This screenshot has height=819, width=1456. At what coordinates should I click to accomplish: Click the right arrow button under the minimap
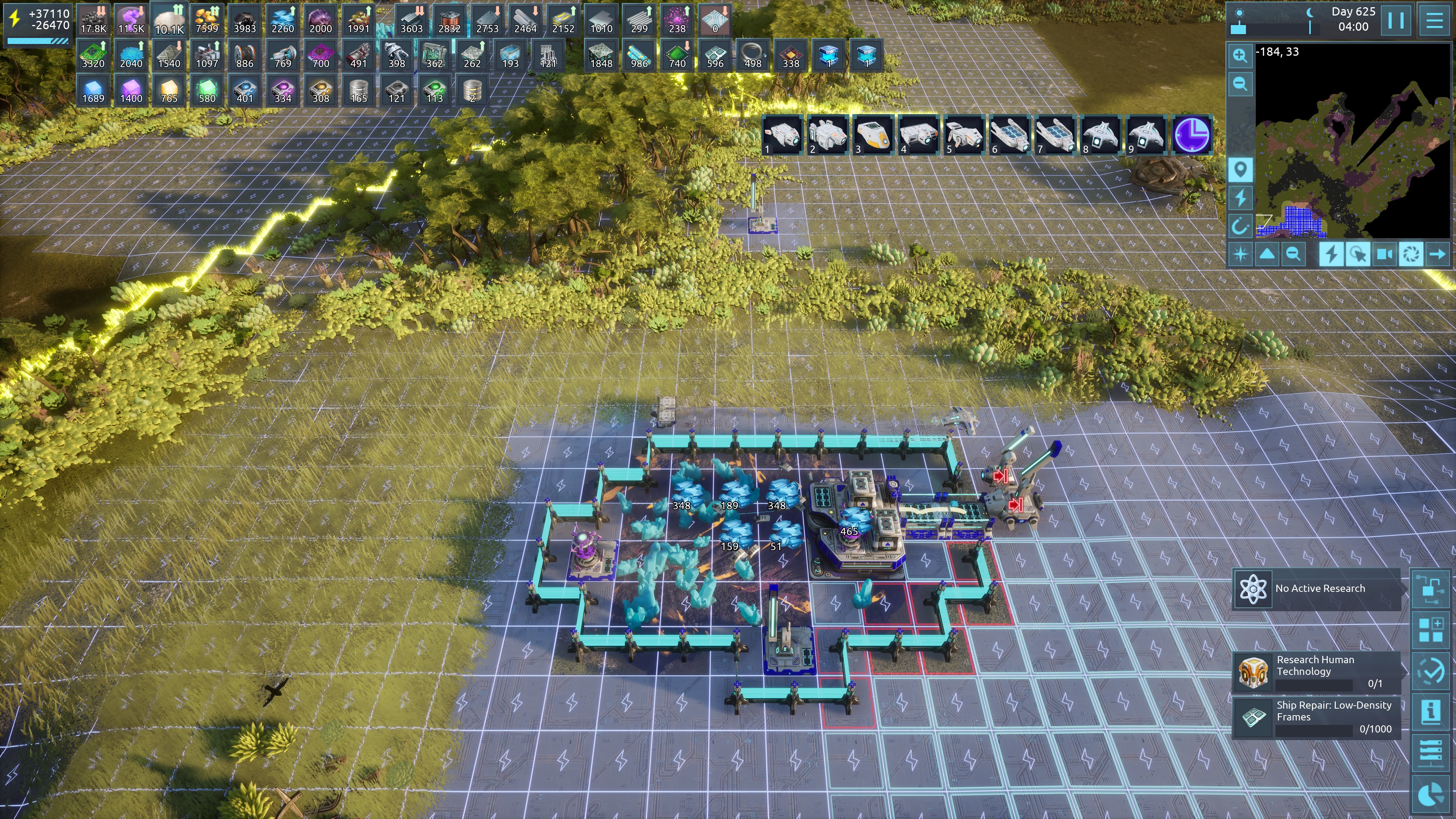(1437, 254)
